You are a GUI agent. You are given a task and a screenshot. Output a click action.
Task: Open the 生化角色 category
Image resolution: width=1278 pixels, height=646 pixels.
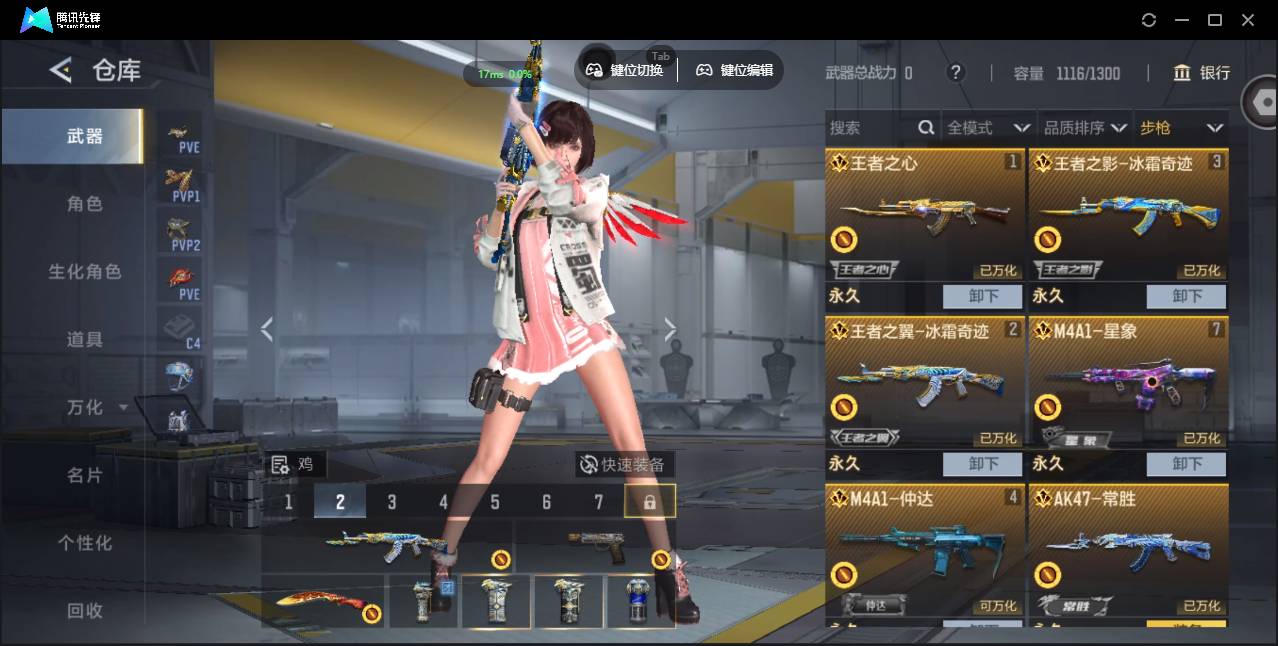pos(84,272)
